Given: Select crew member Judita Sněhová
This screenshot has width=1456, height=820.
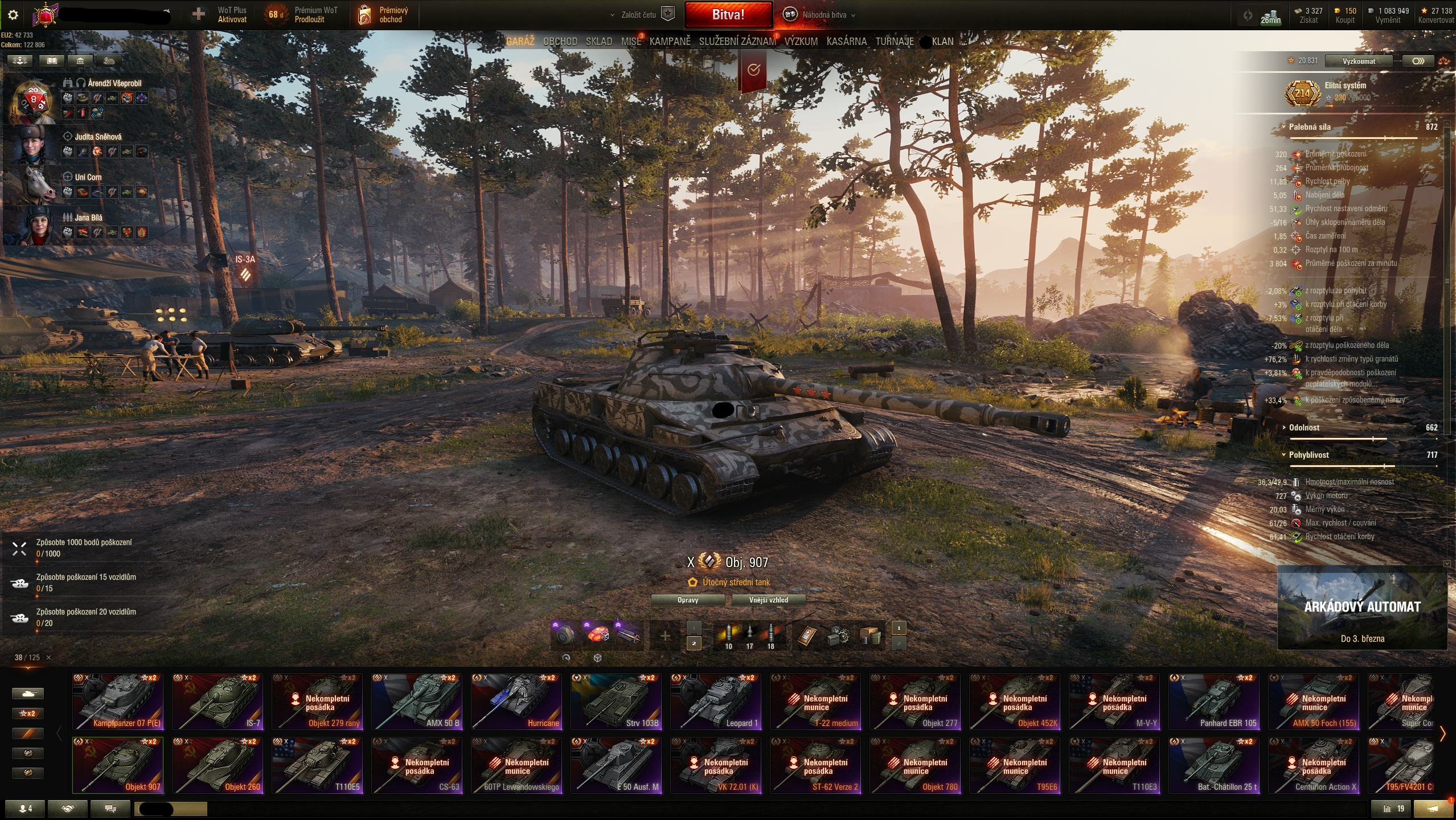Looking at the screenshot, I should tap(98, 137).
